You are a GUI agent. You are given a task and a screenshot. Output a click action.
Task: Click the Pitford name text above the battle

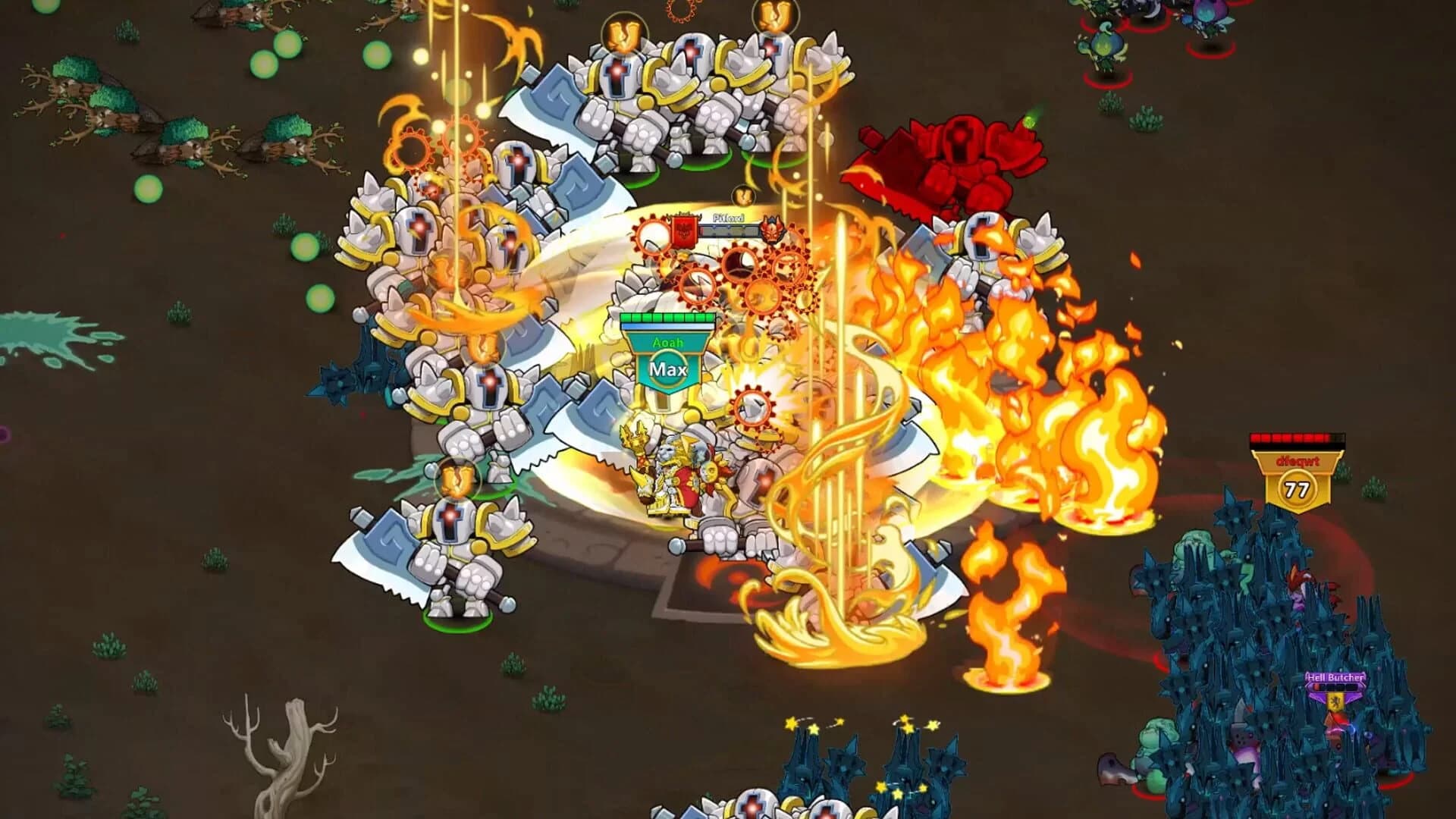point(728,218)
